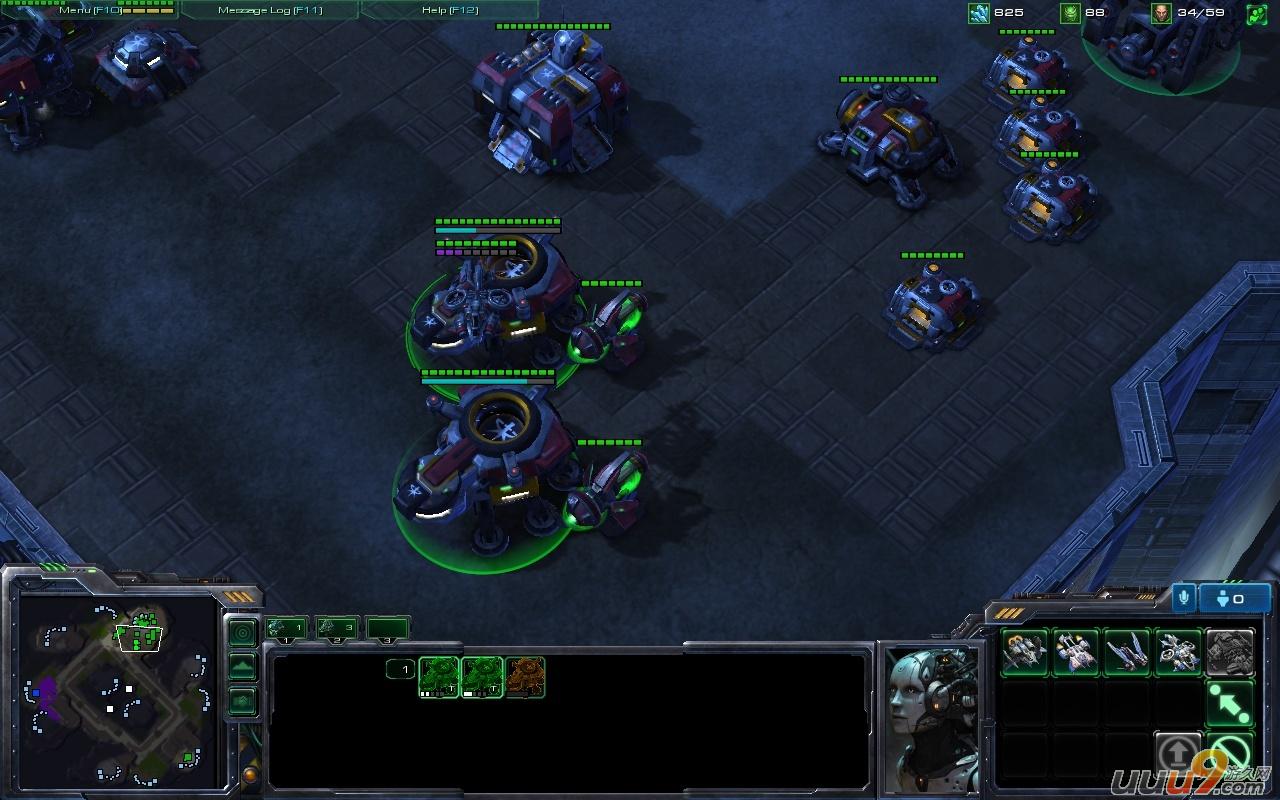Click the unit portrait
Image resolution: width=1280 pixels, height=800 pixels.
click(932, 716)
